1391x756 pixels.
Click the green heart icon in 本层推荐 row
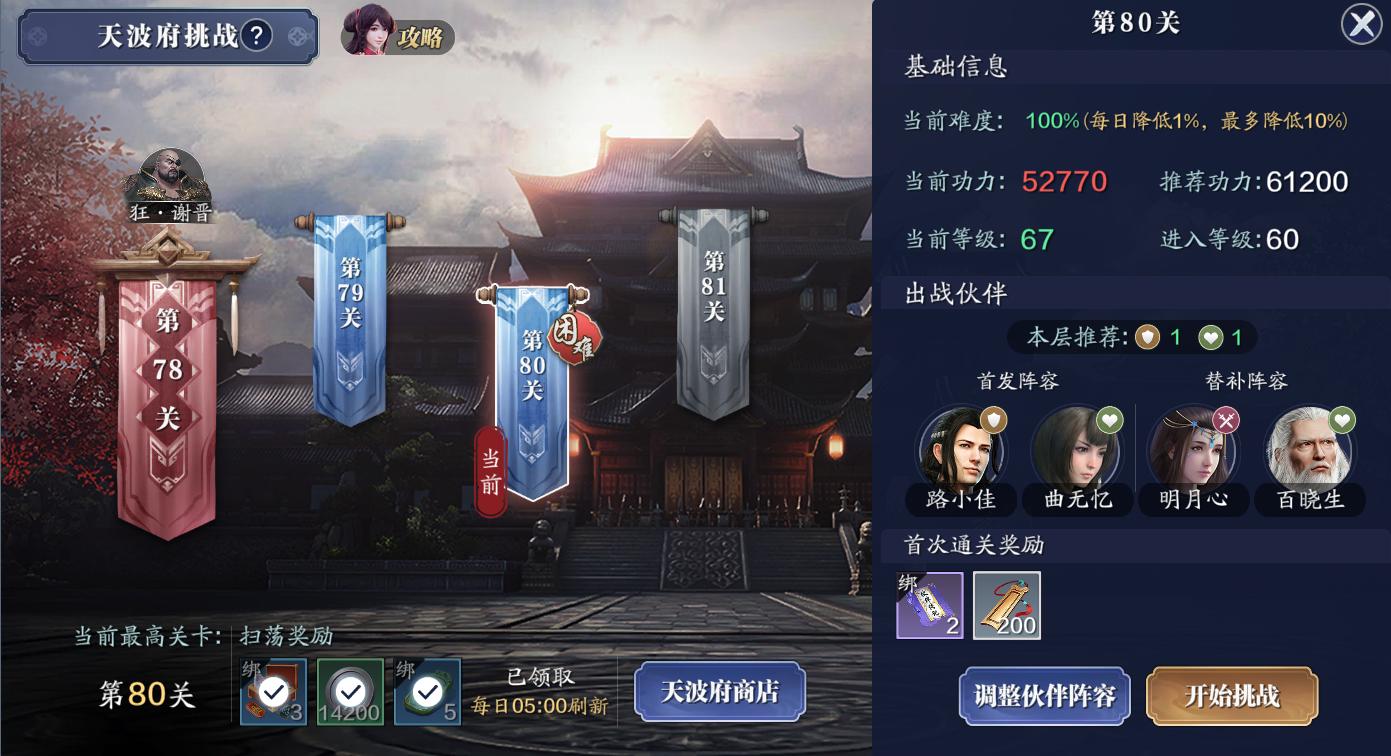click(x=1208, y=337)
